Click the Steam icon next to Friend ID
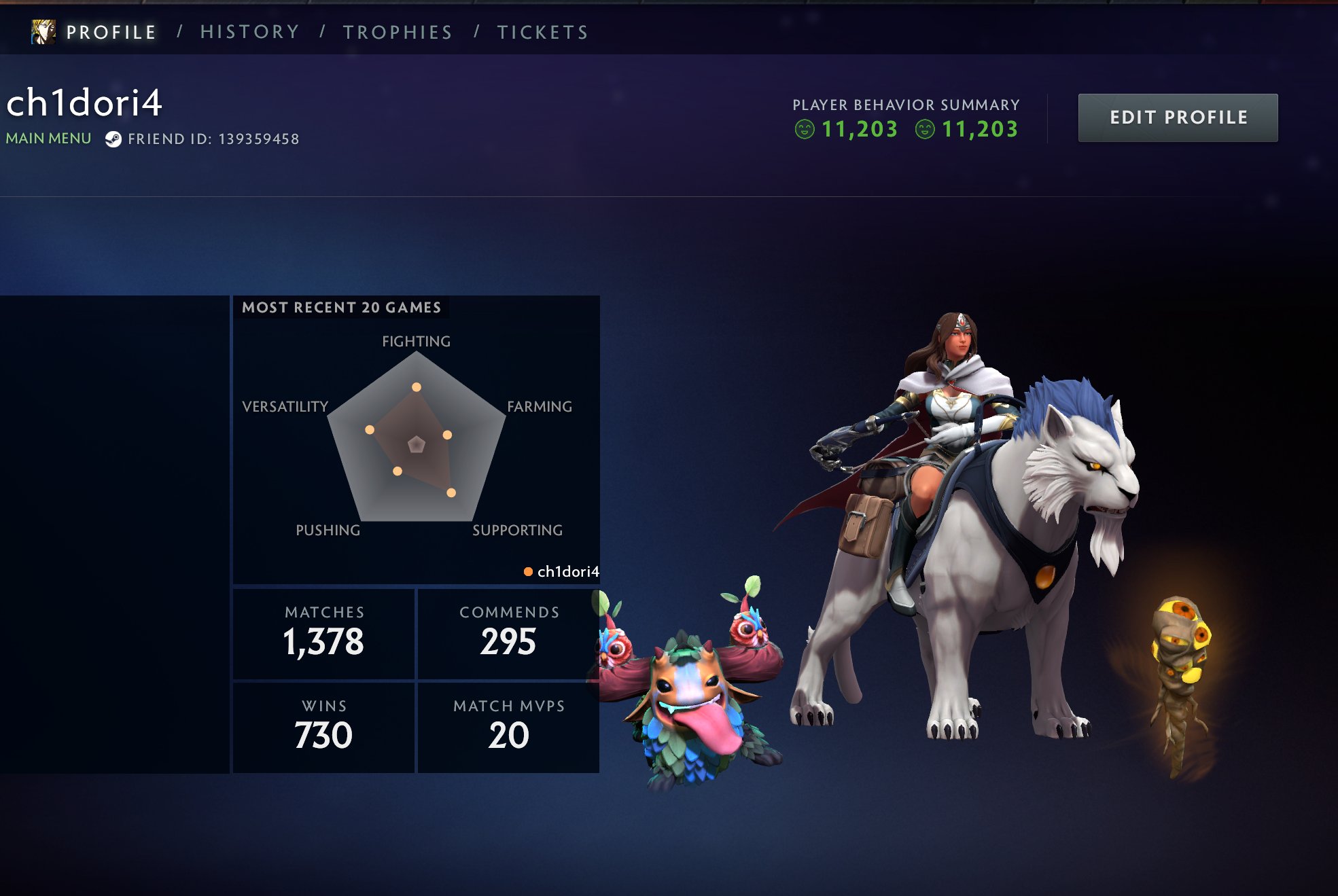Image resolution: width=1338 pixels, height=896 pixels. [114, 139]
